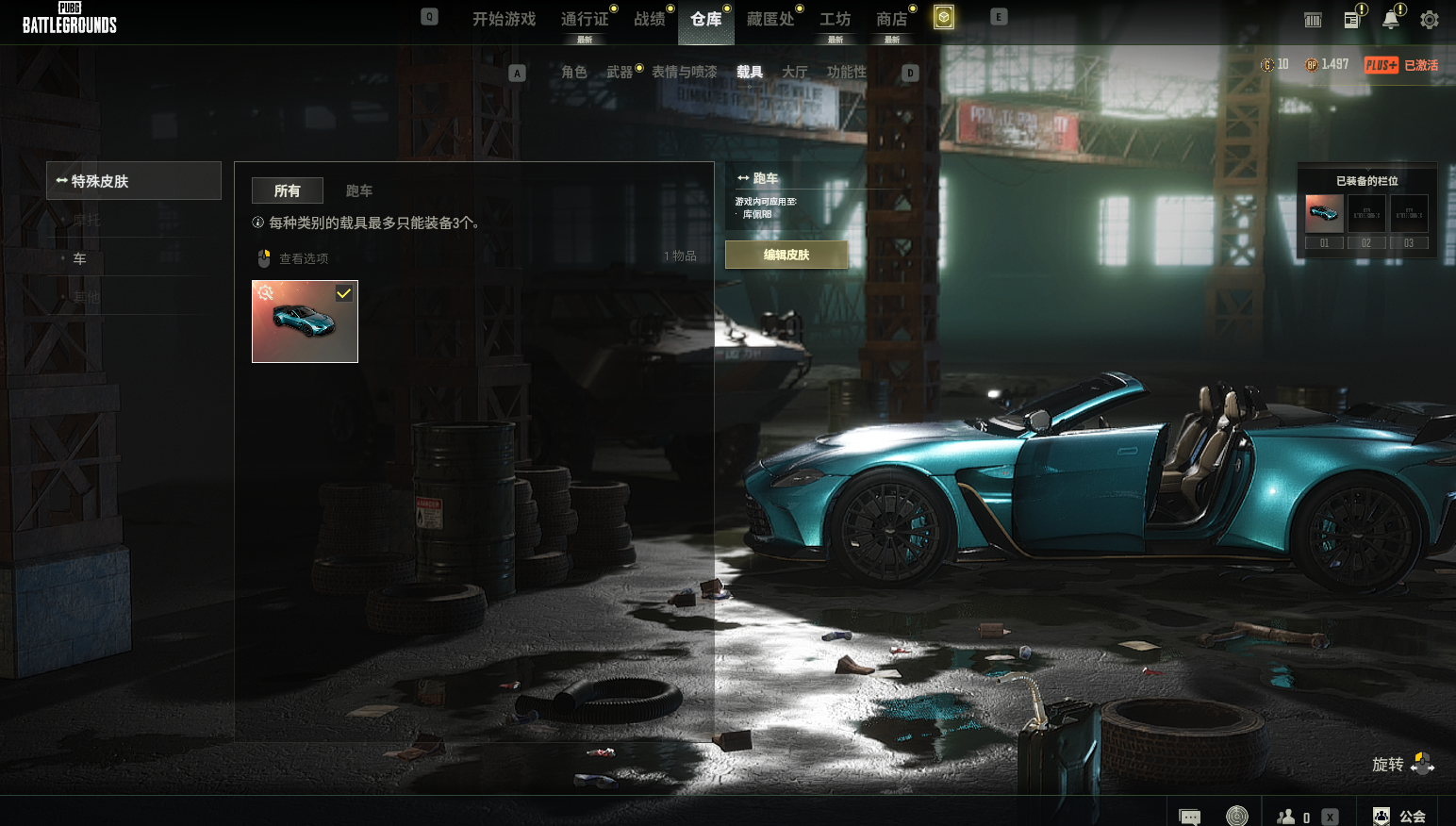Open the 公会 clan button
Viewport: 1456px width, 826px height.
[x=1400, y=817]
